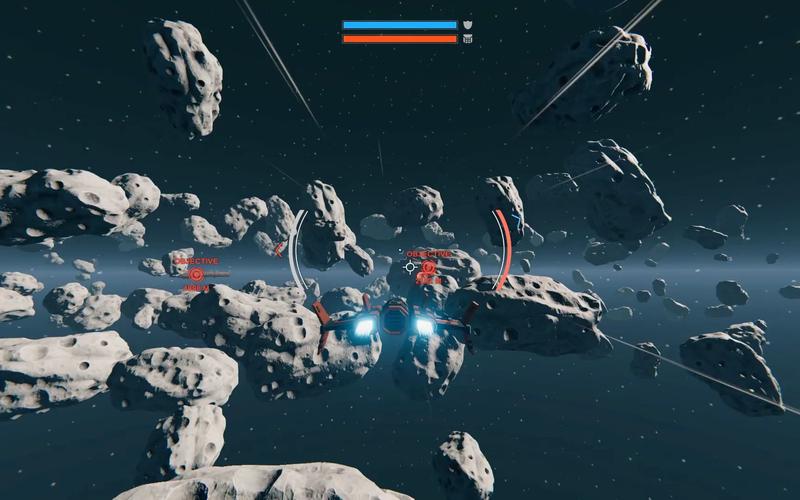Select the objective marker beside the aiming crosshair
The image size is (800, 500).
coord(428,267)
